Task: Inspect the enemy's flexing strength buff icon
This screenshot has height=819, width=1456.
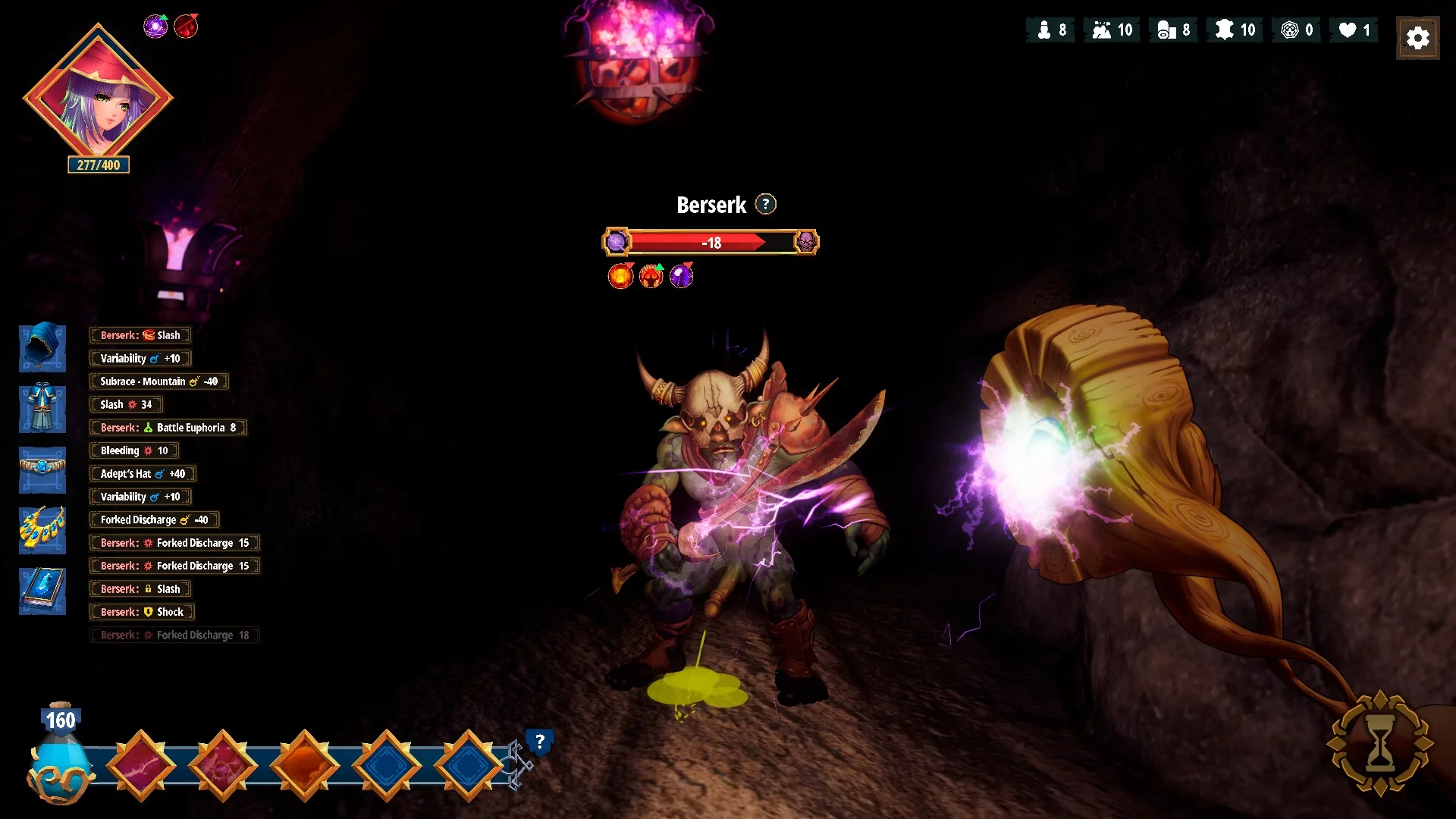Action: (651, 276)
